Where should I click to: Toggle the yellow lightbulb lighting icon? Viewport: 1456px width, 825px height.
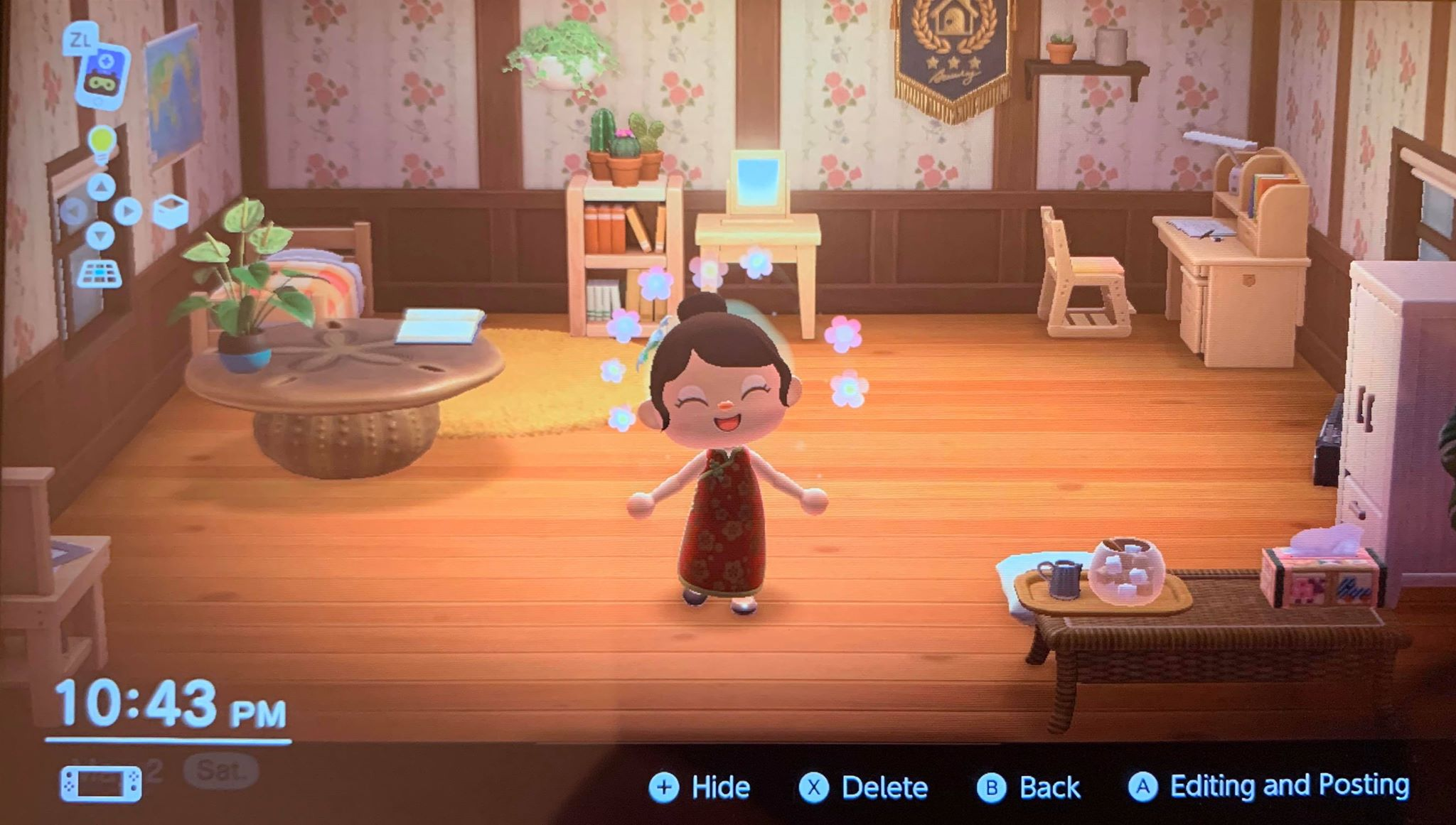[x=101, y=144]
